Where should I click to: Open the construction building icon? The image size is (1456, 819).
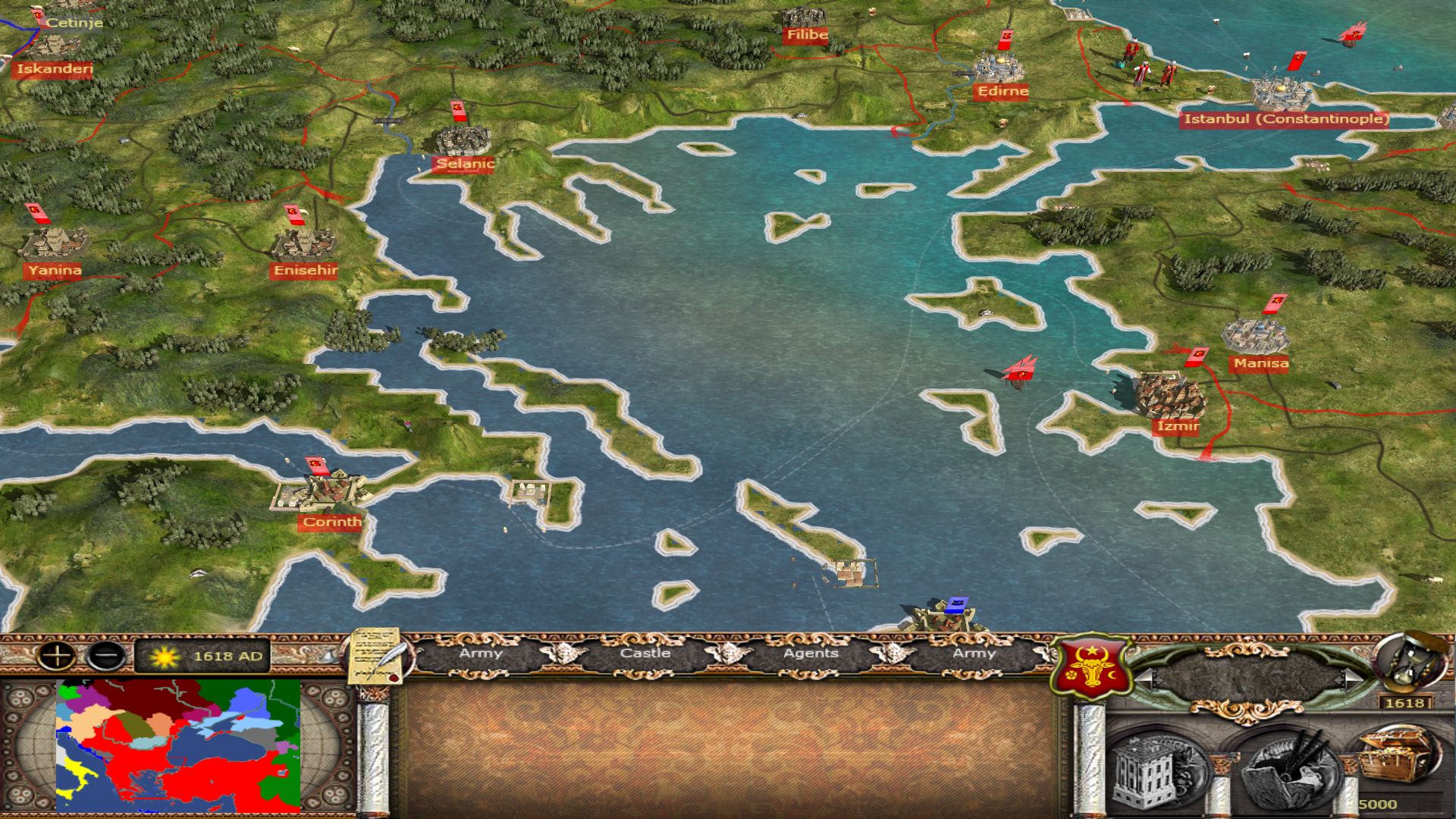pyautogui.click(x=1153, y=770)
